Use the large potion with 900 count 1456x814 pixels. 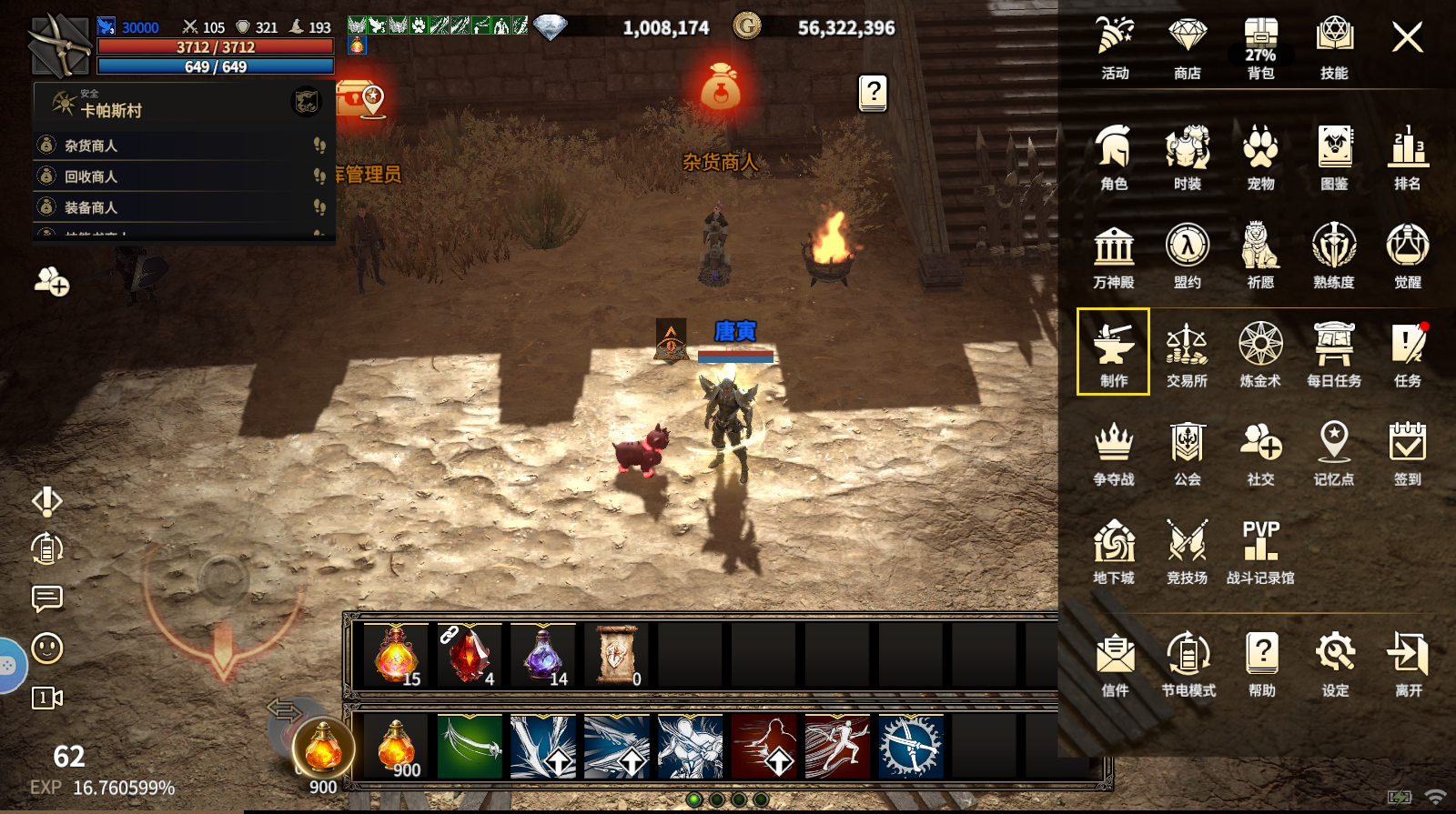point(322,749)
